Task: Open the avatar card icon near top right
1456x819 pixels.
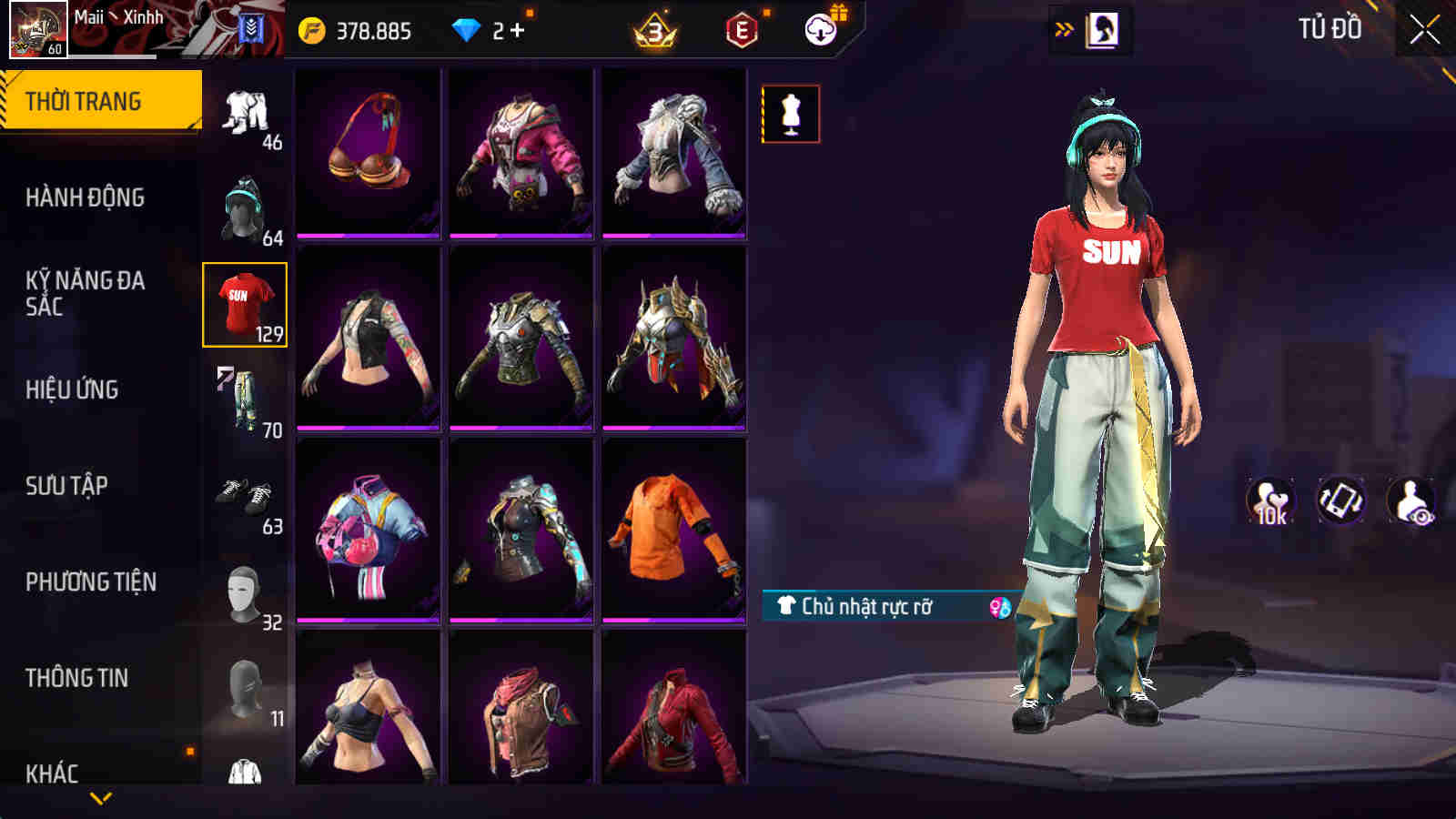Action: click(1105, 27)
